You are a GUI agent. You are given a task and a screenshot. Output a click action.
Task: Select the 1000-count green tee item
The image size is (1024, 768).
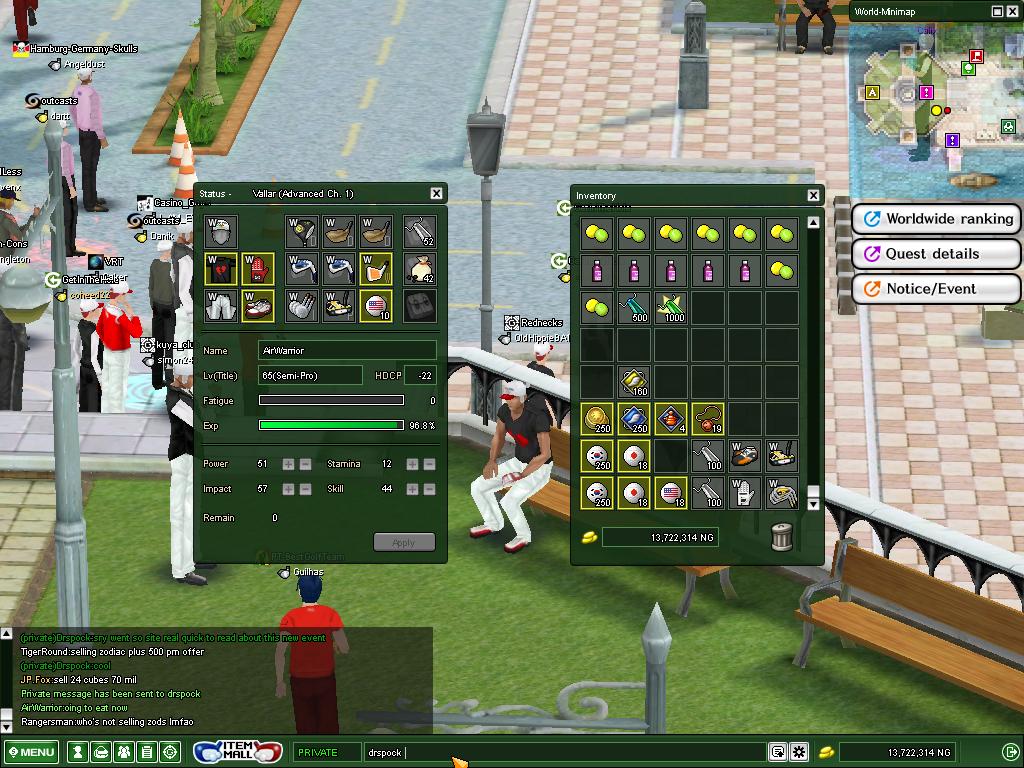click(671, 306)
